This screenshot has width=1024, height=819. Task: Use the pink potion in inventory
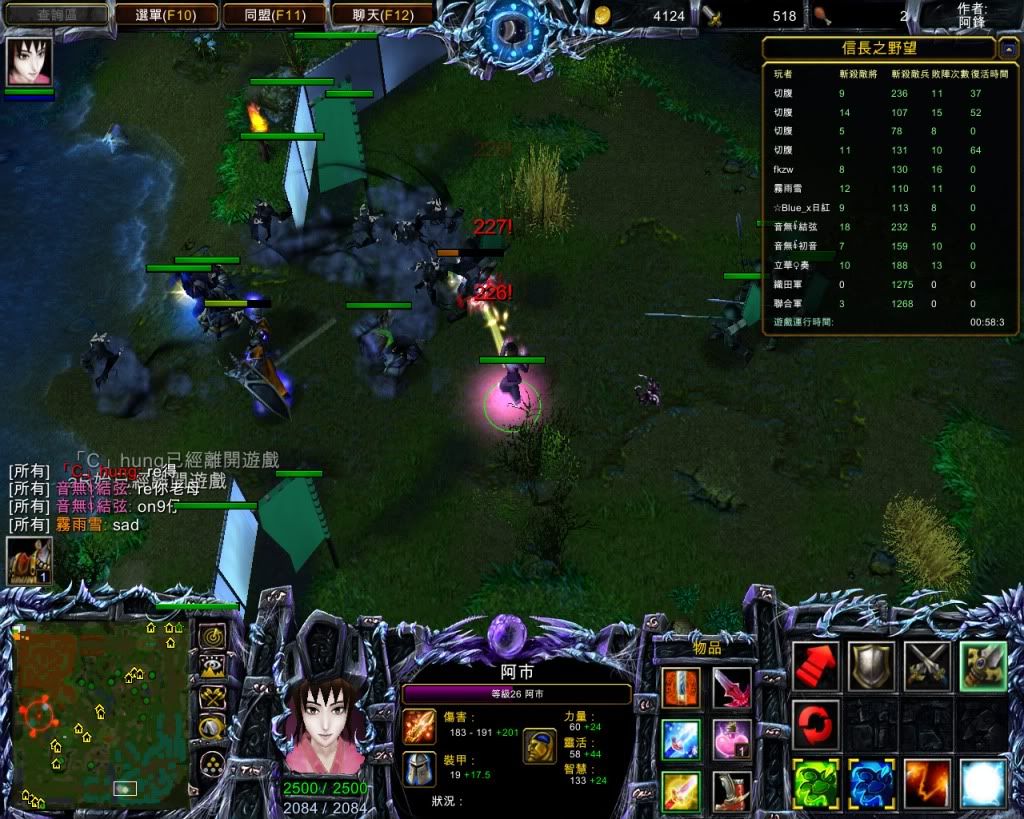click(732, 740)
